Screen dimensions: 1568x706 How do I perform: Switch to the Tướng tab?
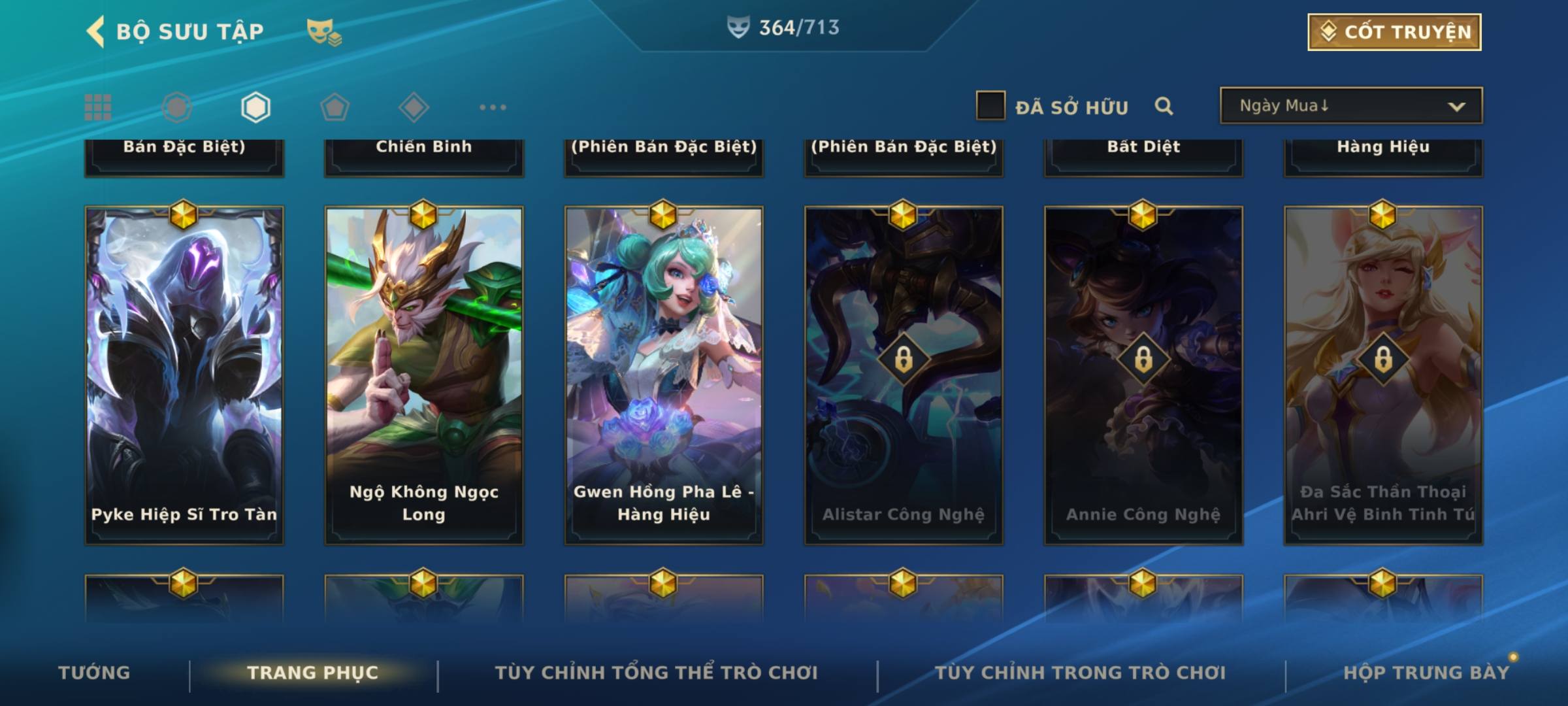[94, 673]
